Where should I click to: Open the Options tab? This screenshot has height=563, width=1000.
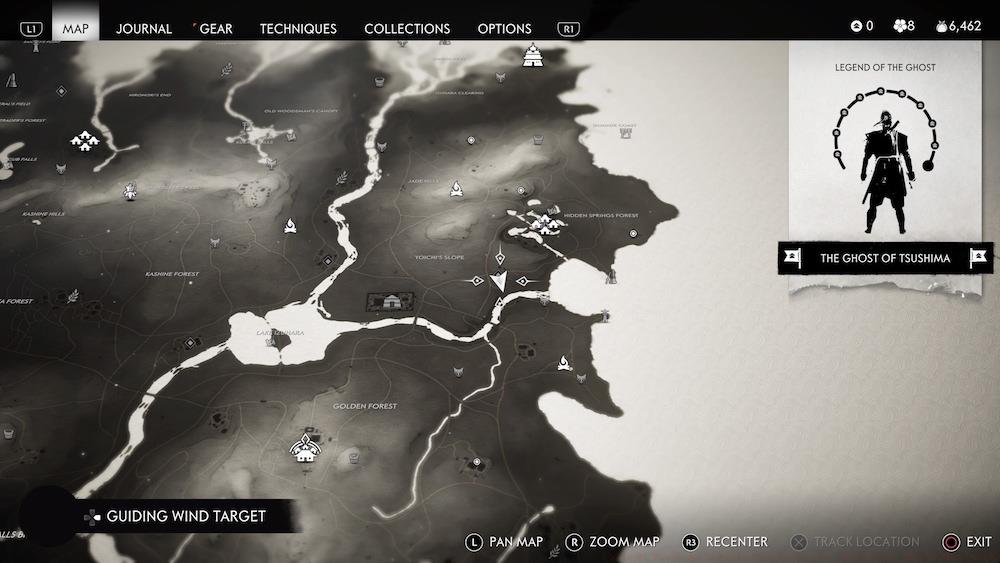(504, 28)
